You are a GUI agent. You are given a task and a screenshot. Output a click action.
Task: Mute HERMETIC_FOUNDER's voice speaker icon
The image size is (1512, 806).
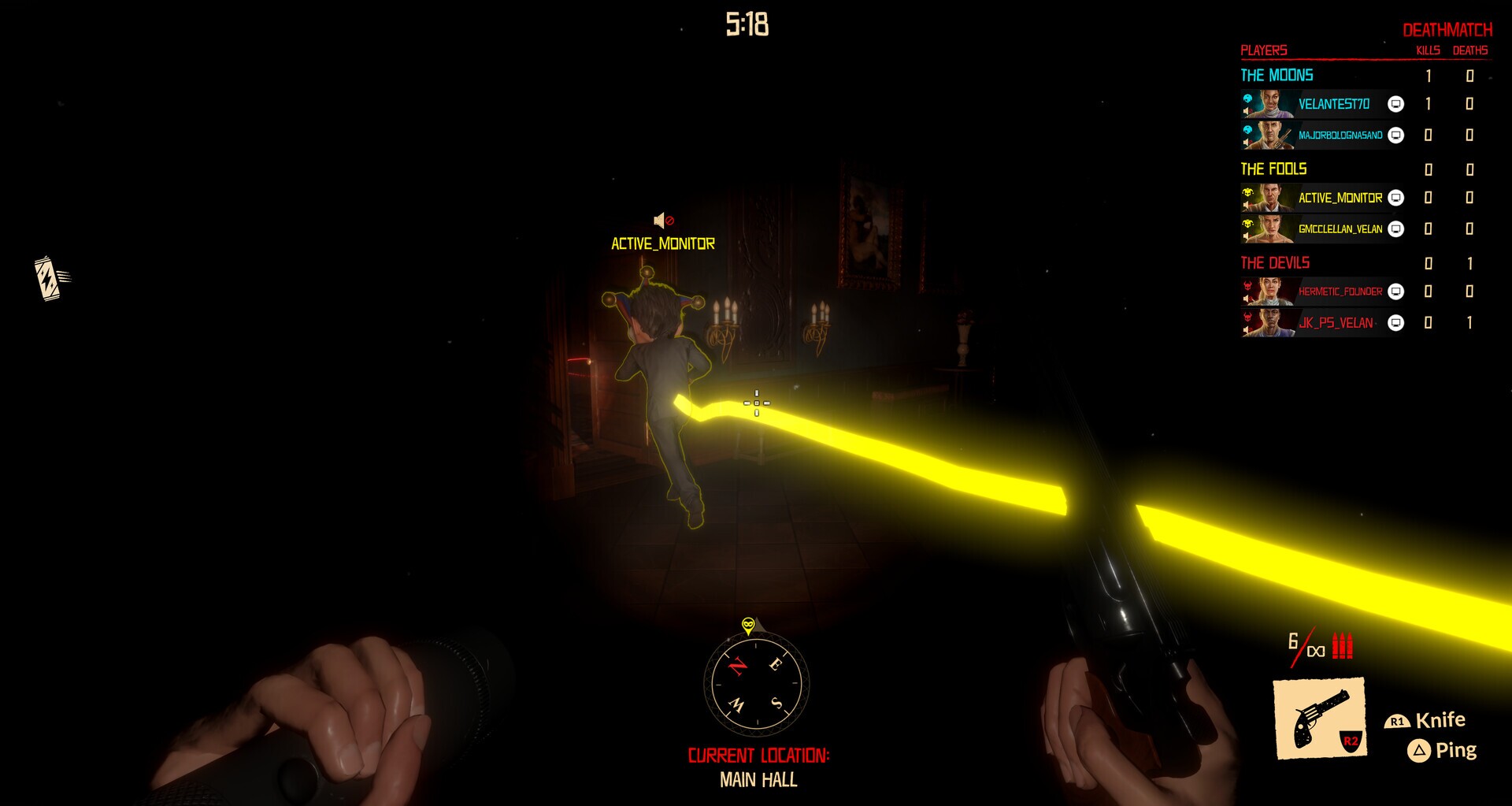pyautogui.click(x=1247, y=297)
